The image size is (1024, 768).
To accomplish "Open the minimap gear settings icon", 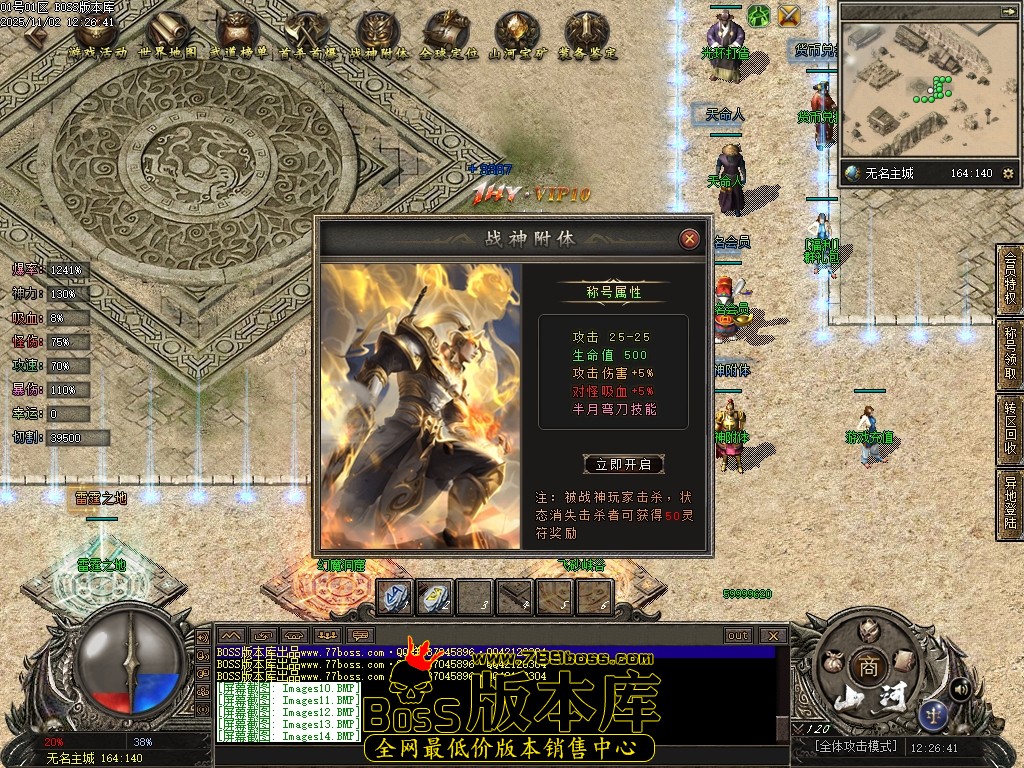I will [x=1007, y=174].
